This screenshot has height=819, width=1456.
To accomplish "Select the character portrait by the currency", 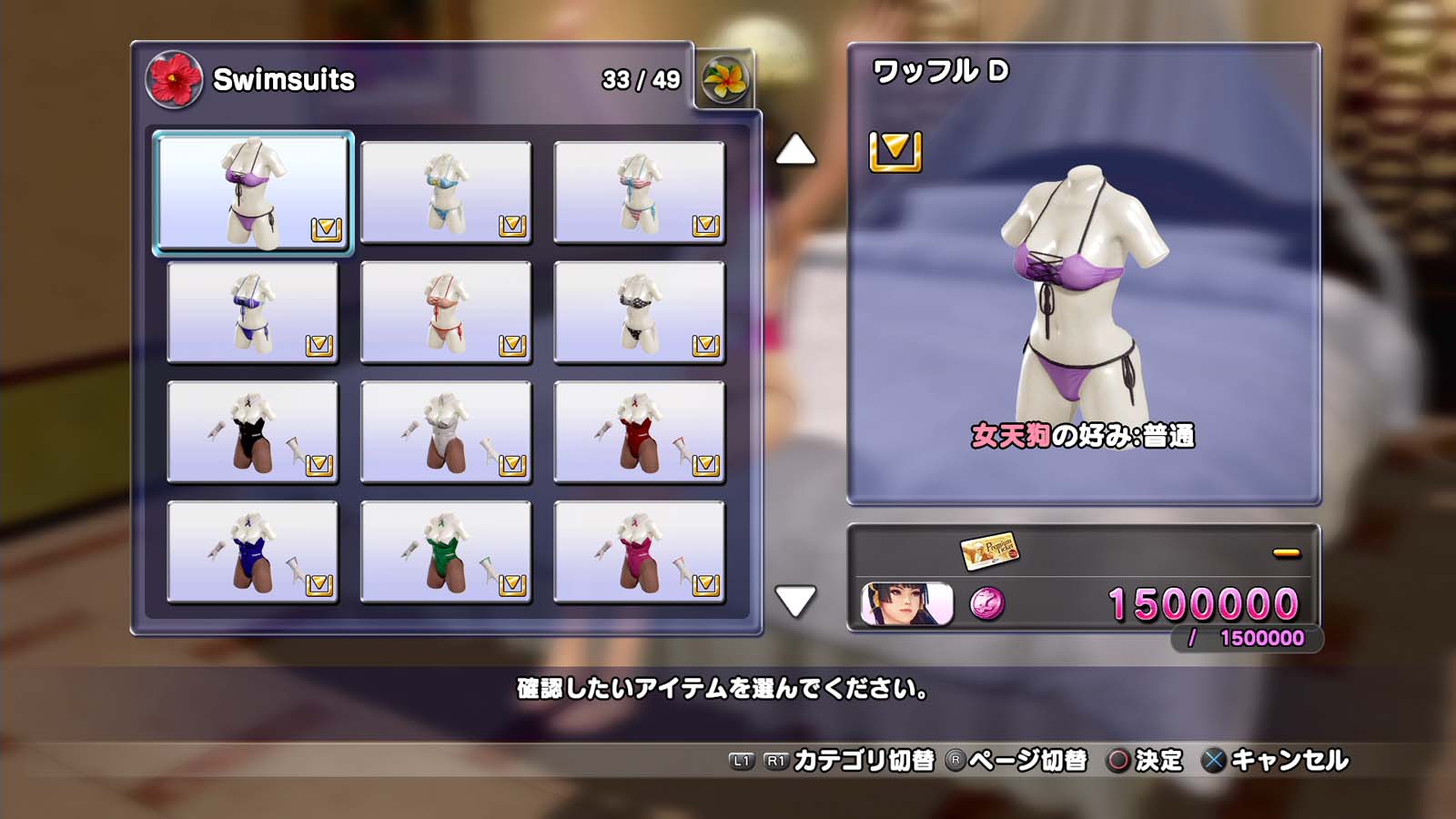I will coord(906,603).
